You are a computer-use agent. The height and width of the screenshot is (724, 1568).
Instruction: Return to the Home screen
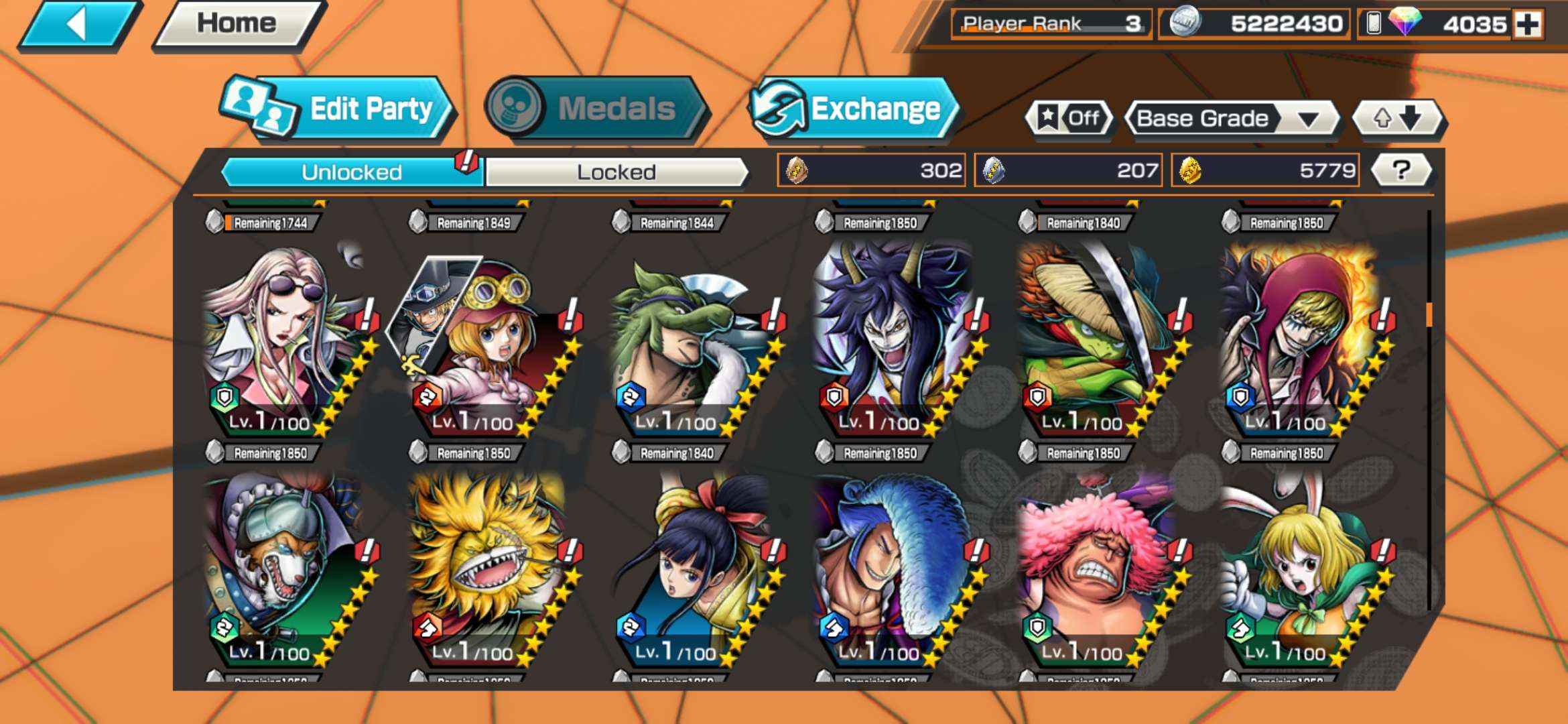coord(237,24)
